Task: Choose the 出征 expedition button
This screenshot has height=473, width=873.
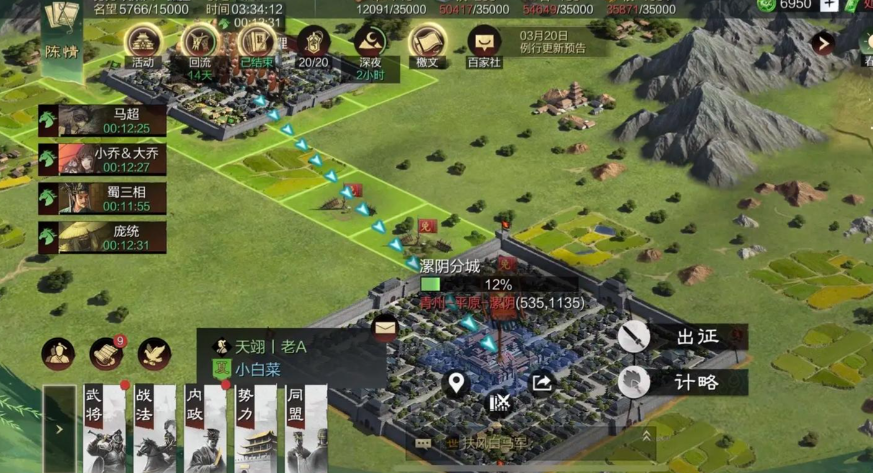Action: click(682, 337)
